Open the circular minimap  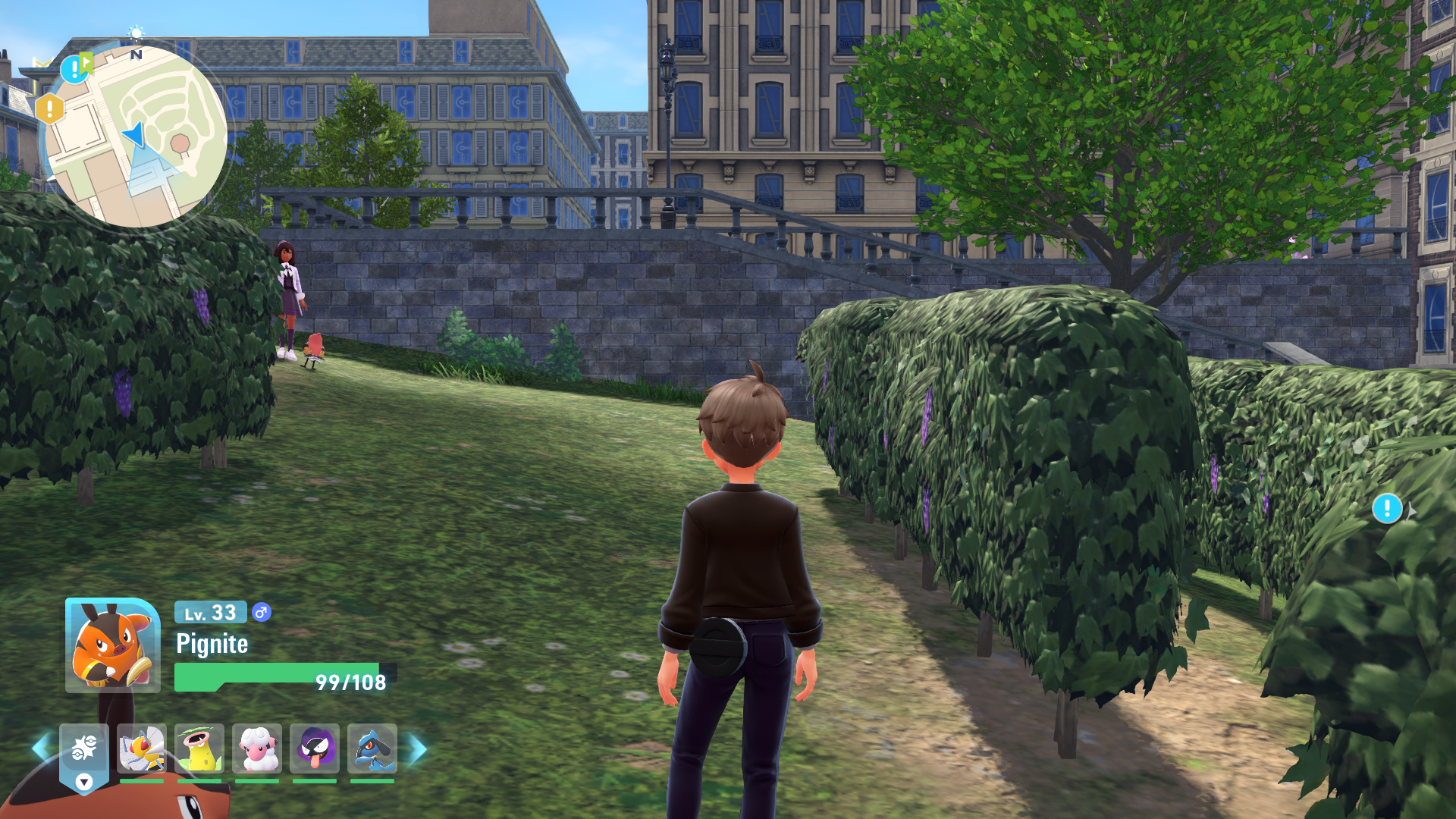[x=137, y=136]
